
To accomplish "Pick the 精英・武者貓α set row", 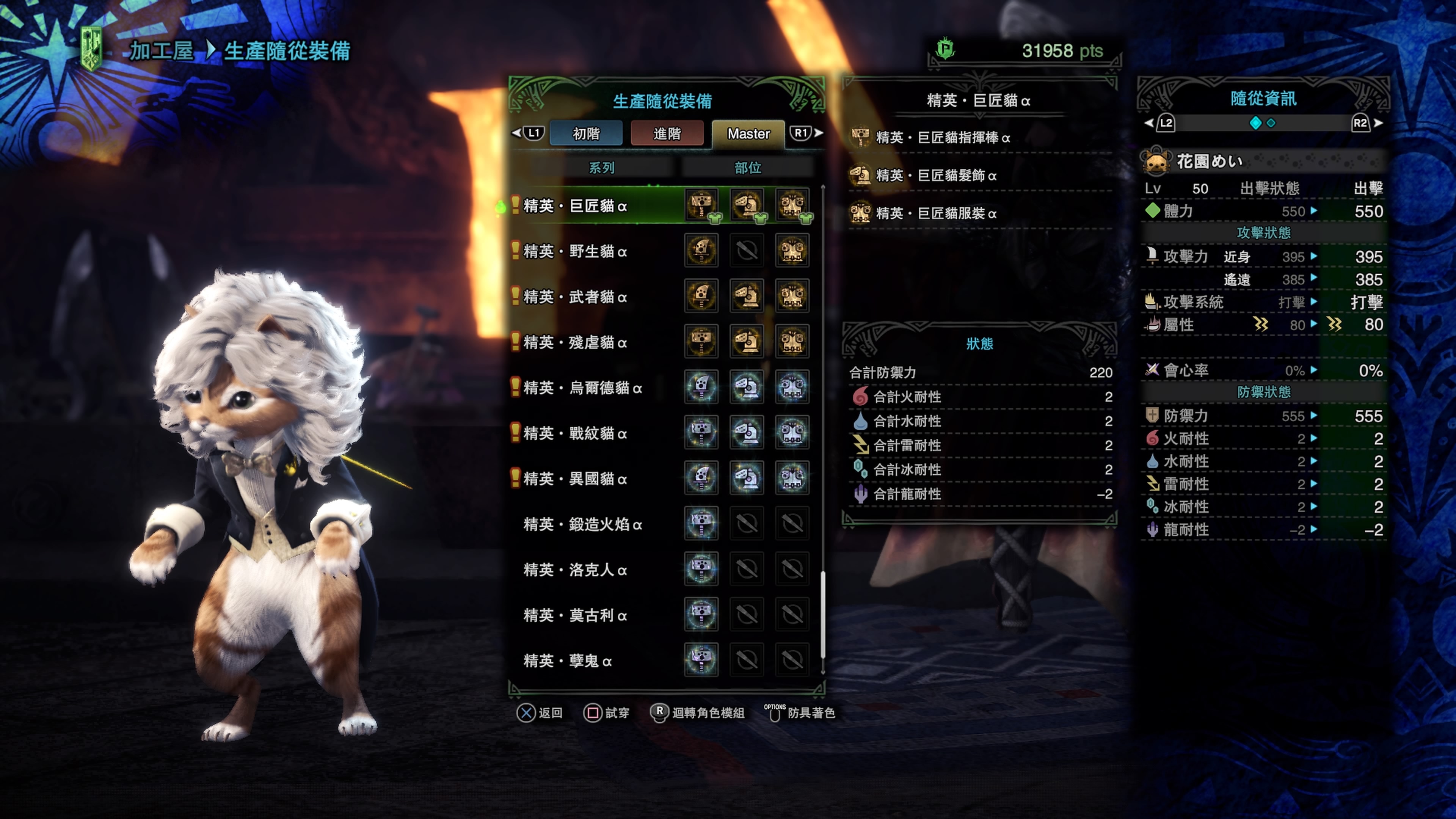I will click(x=575, y=297).
